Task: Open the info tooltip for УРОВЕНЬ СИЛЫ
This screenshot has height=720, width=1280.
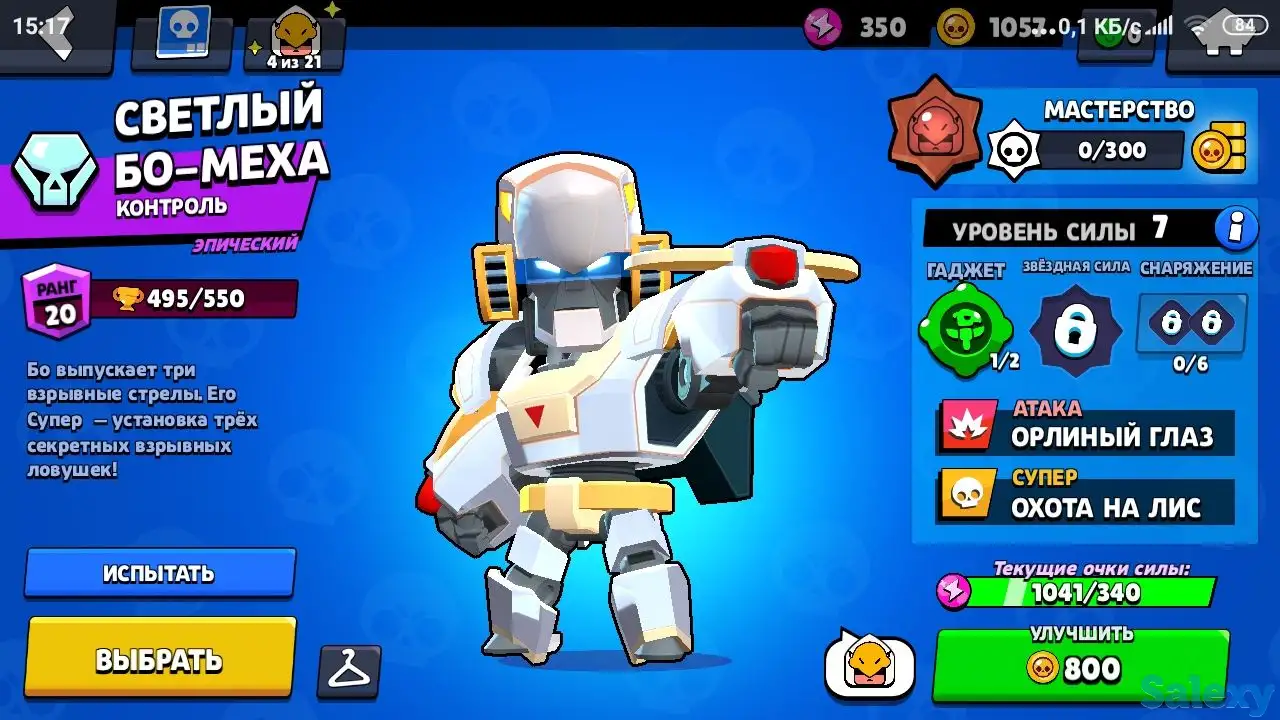Action: point(1237,228)
